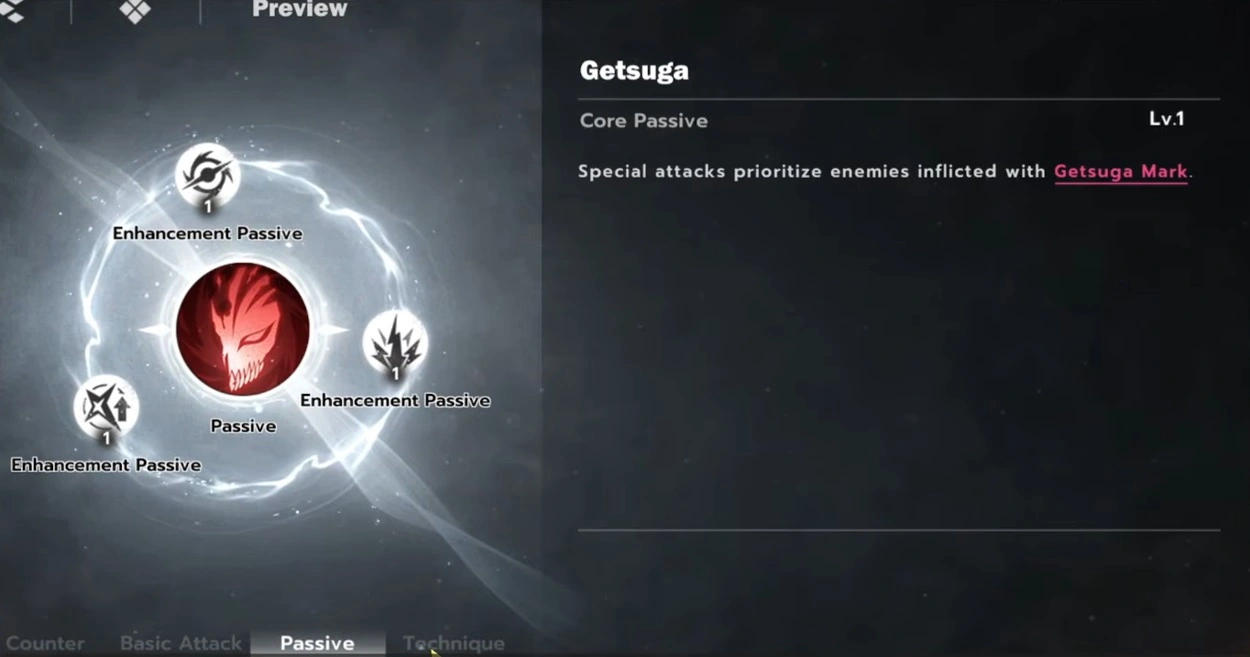Select the red hollow mask core passive
This screenshot has width=1250, height=657.
[x=243, y=330]
